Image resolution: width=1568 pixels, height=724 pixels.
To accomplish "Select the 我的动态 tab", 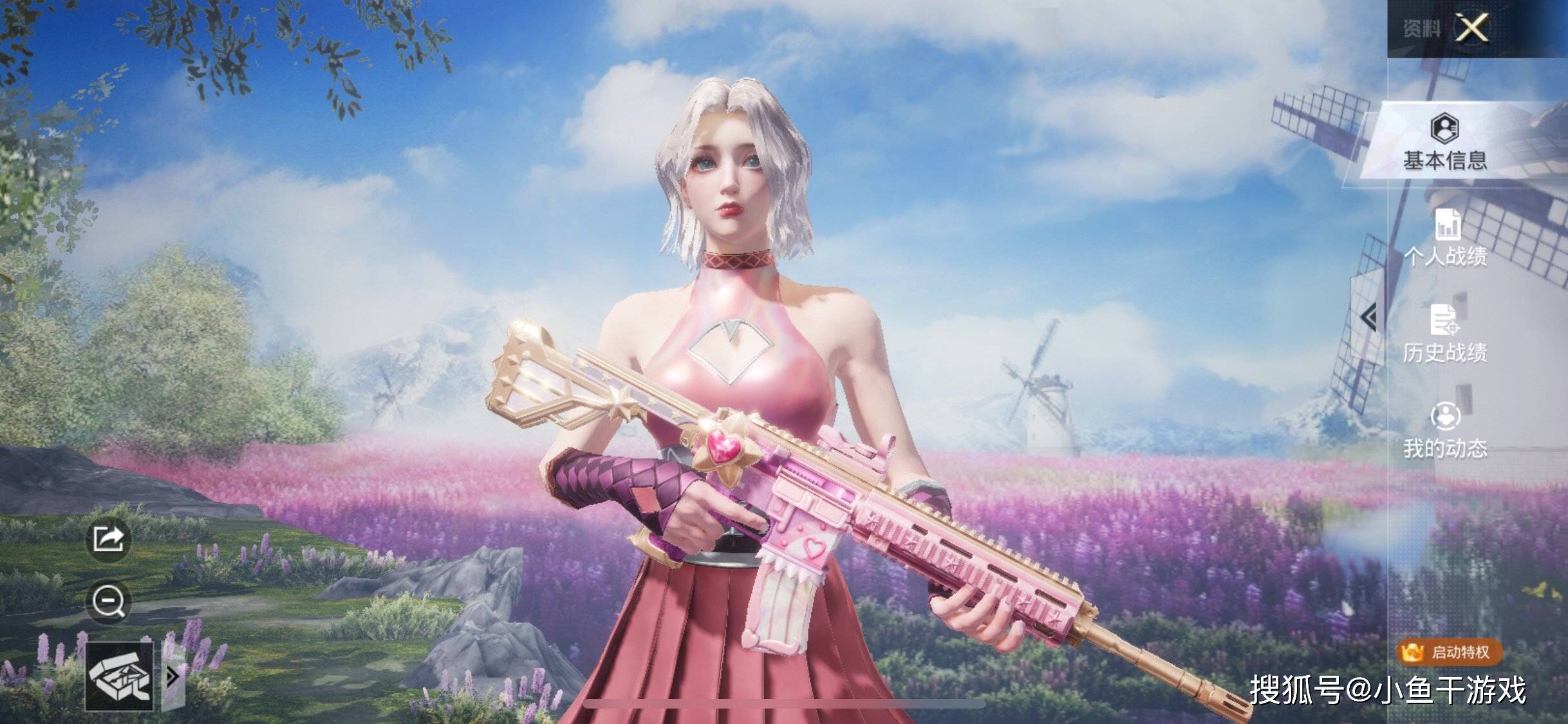I will tap(1446, 431).
